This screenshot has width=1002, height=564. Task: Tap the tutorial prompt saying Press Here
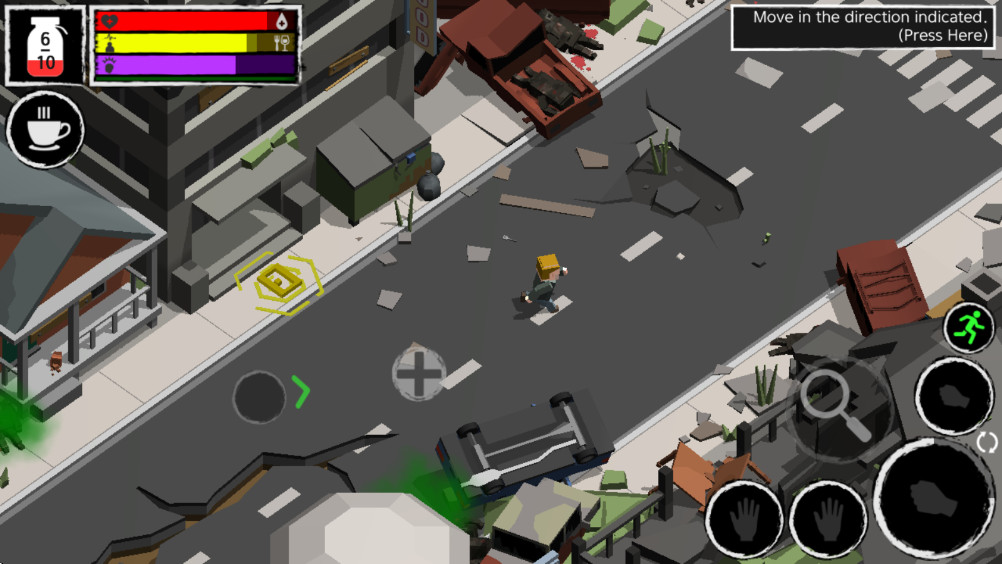coord(865,27)
